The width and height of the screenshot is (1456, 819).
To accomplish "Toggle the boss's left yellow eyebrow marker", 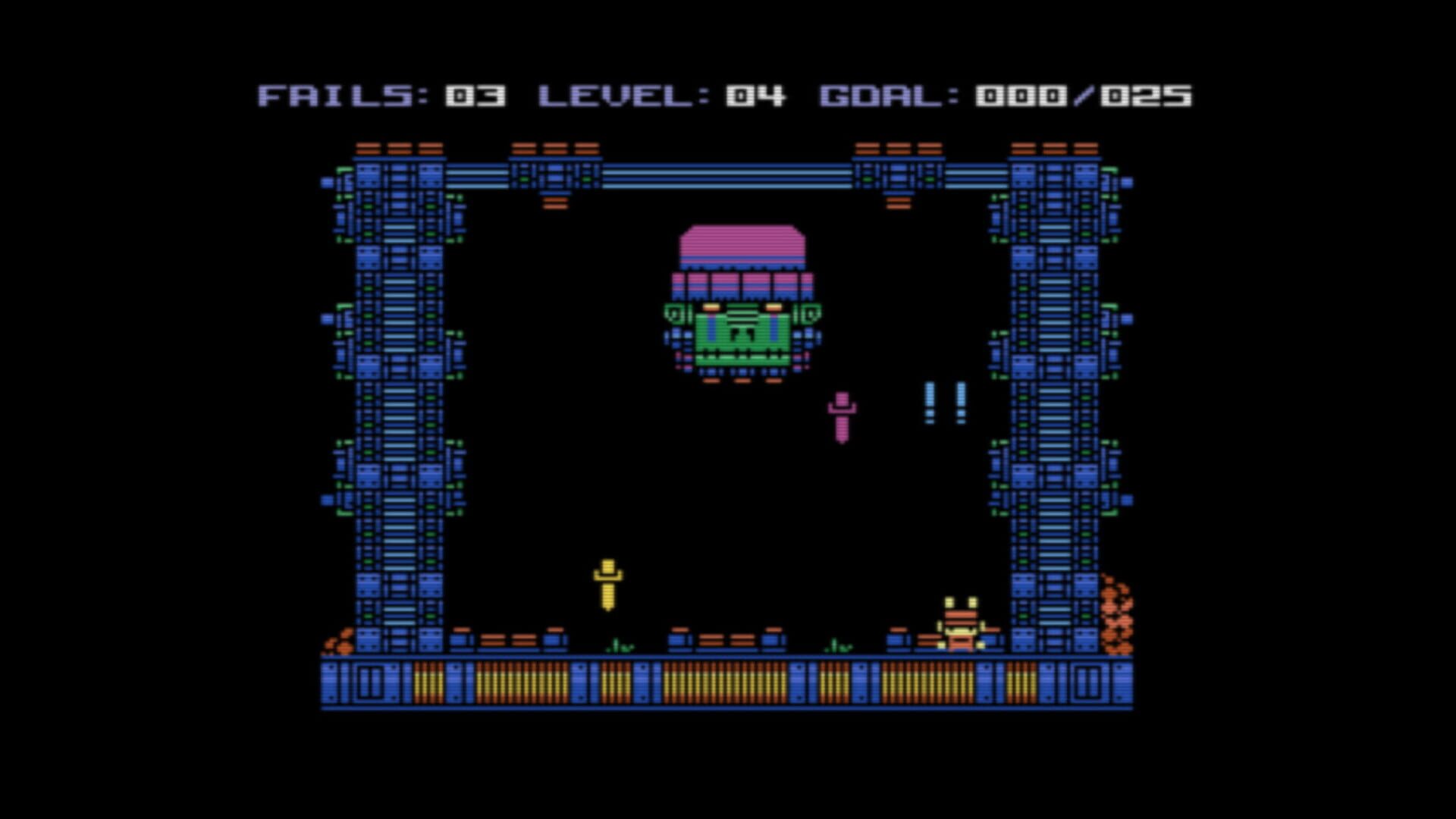I will click(x=711, y=306).
